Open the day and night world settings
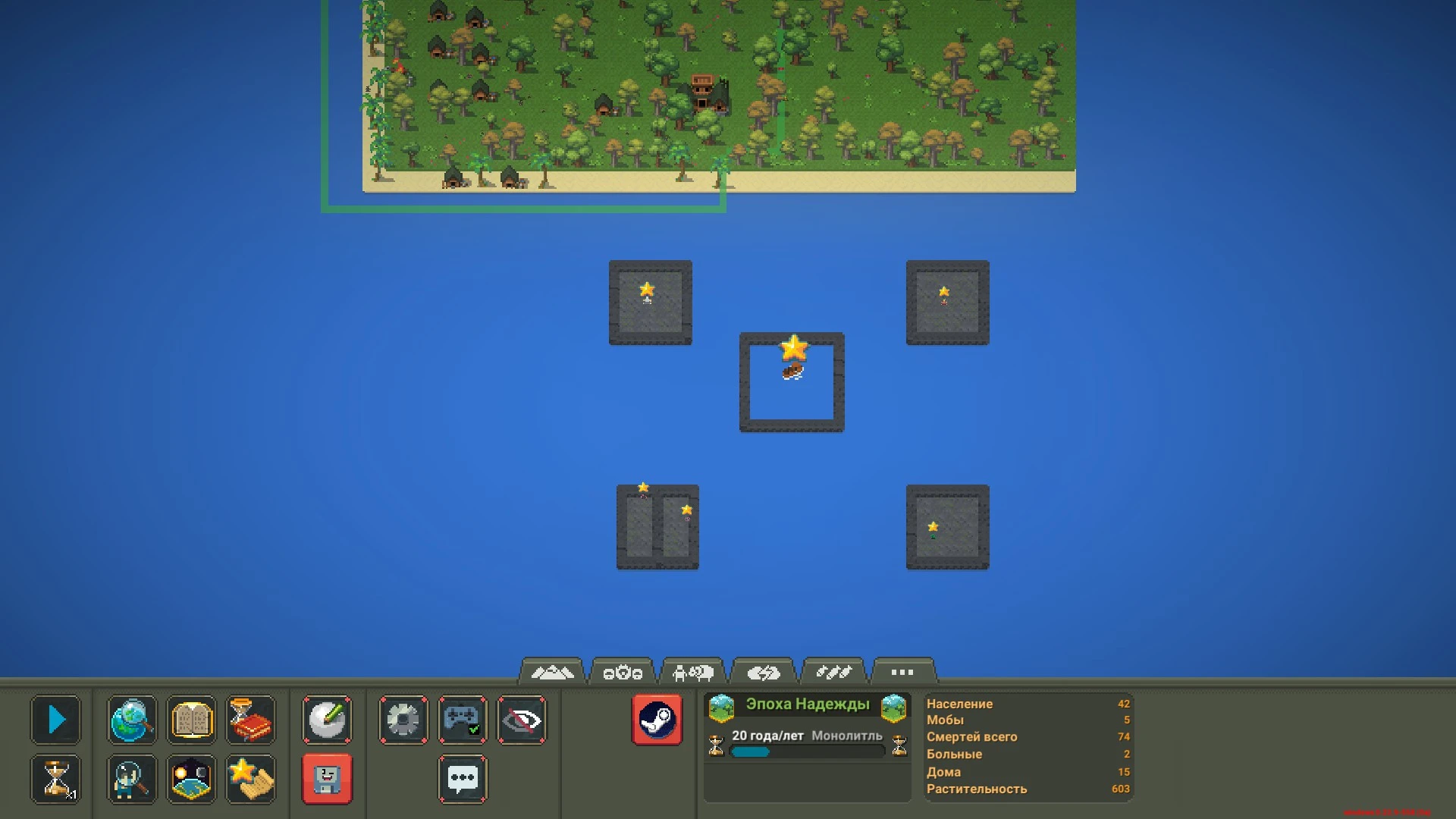This screenshot has height=819, width=1456. click(x=191, y=779)
